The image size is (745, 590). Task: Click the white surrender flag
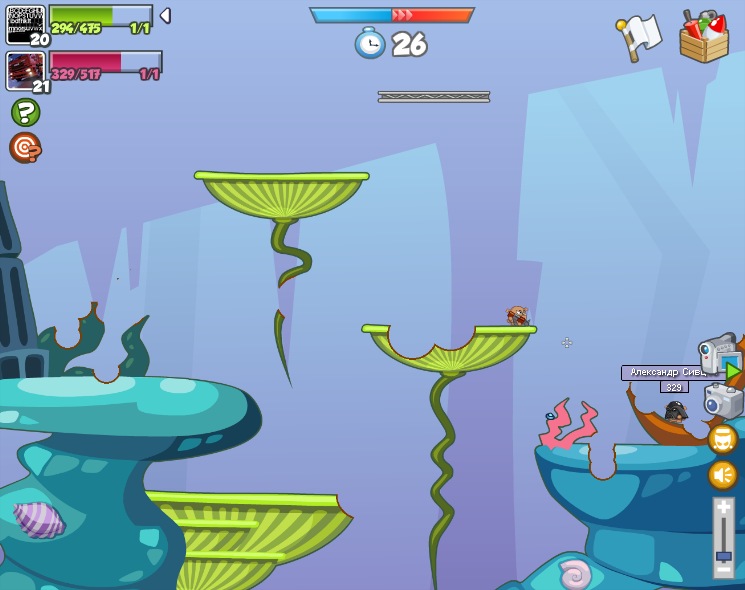[639, 37]
